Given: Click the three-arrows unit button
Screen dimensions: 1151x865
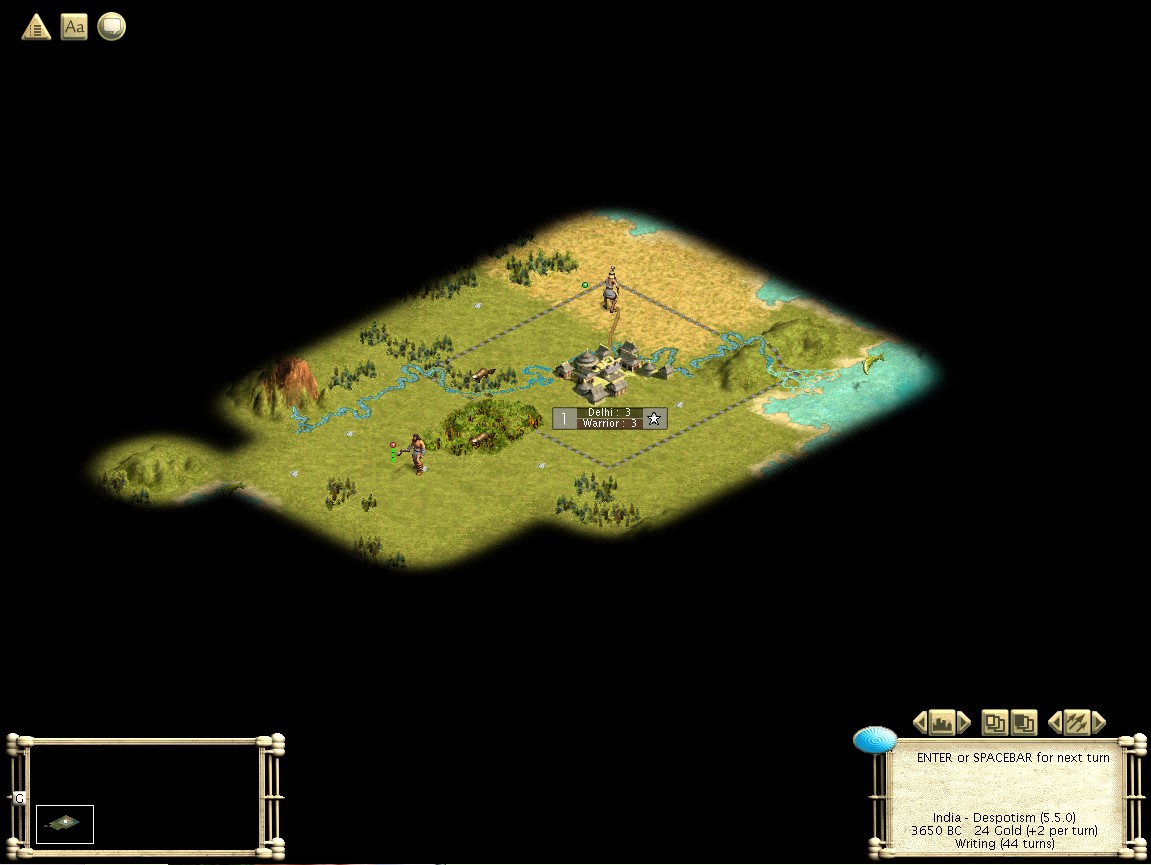Looking at the screenshot, I should coord(1076,722).
